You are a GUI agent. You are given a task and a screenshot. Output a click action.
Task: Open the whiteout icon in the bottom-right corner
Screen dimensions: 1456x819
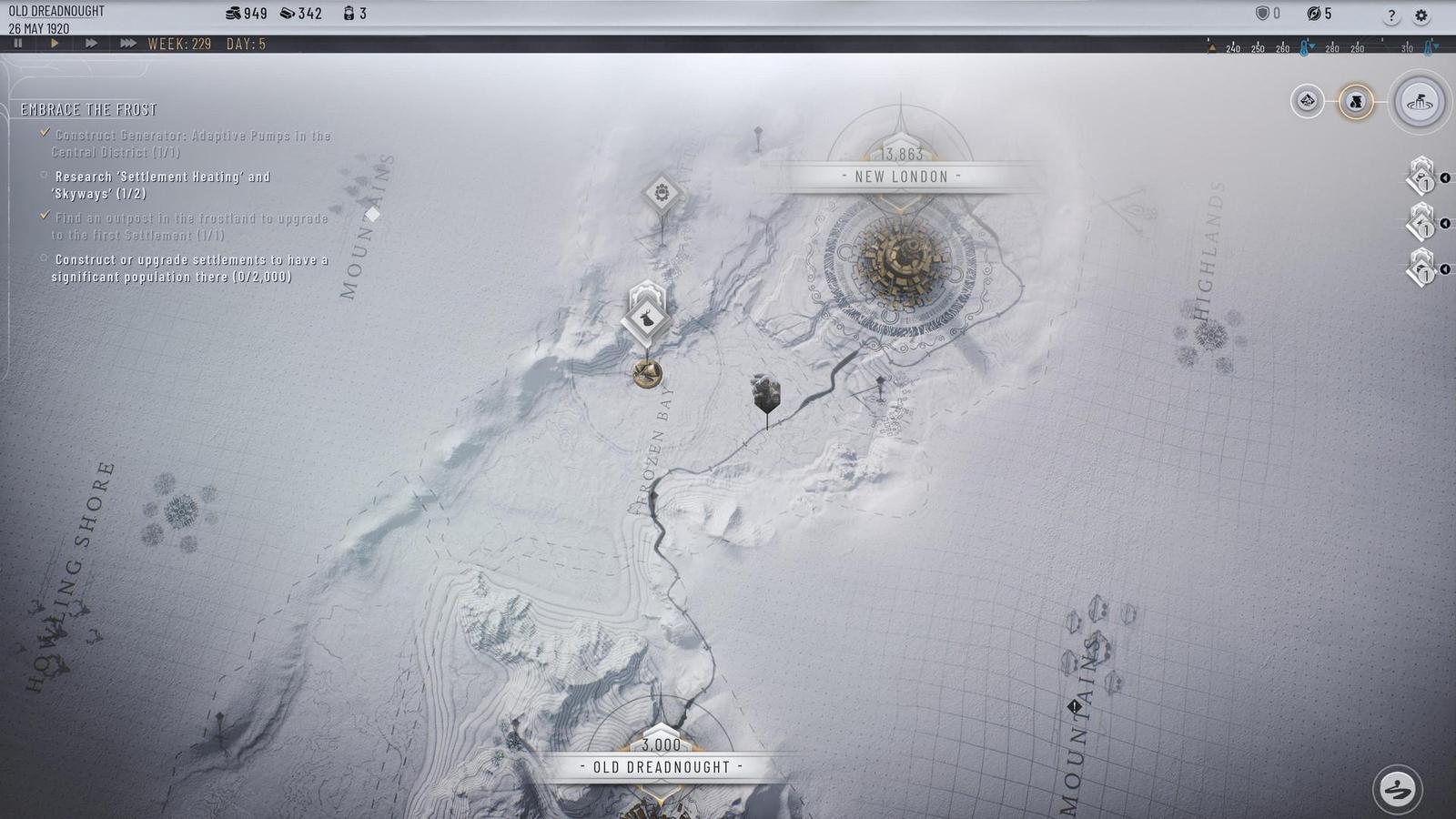[1399, 786]
